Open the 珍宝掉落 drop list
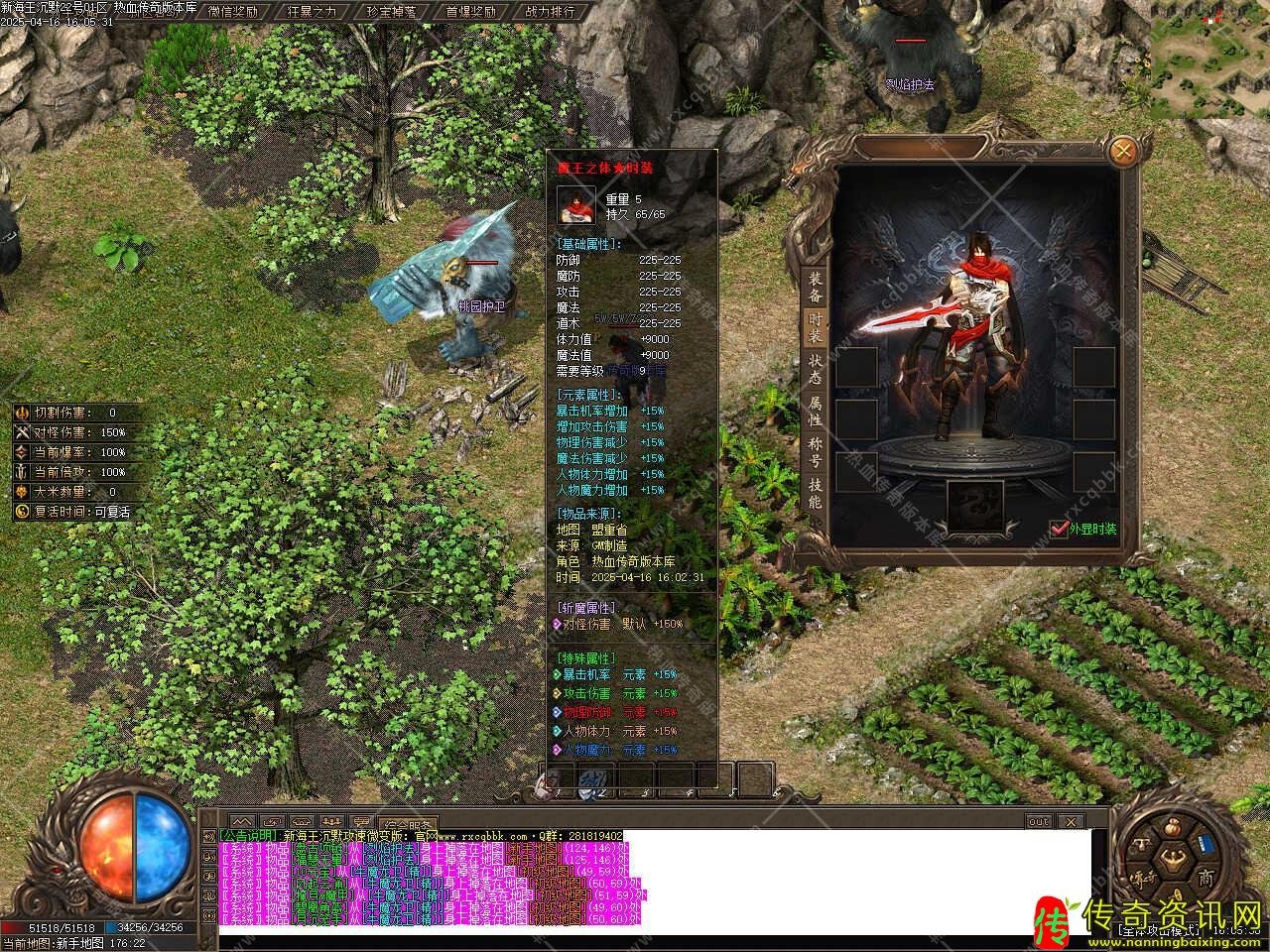Screen dimensions: 1270x952 pyautogui.click(x=390, y=12)
